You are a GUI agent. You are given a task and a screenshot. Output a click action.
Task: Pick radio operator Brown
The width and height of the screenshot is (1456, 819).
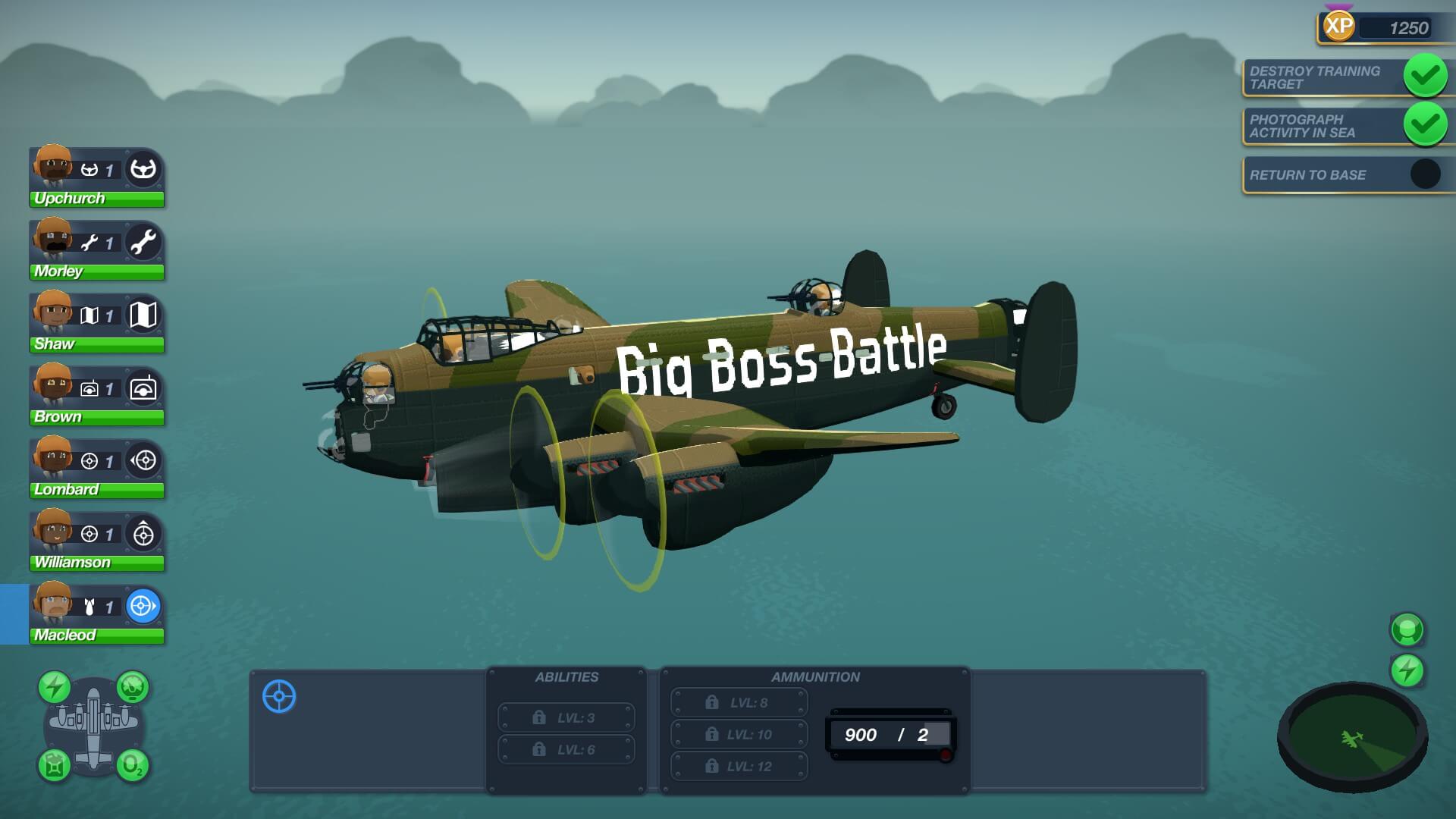pyautogui.click(x=96, y=396)
